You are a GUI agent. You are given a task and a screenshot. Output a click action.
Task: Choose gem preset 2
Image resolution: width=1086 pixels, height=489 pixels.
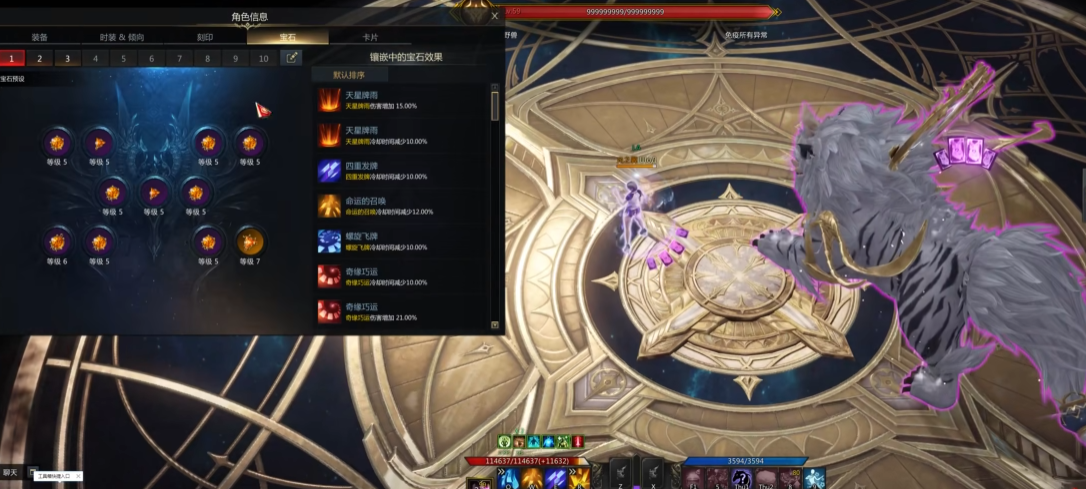tap(40, 58)
